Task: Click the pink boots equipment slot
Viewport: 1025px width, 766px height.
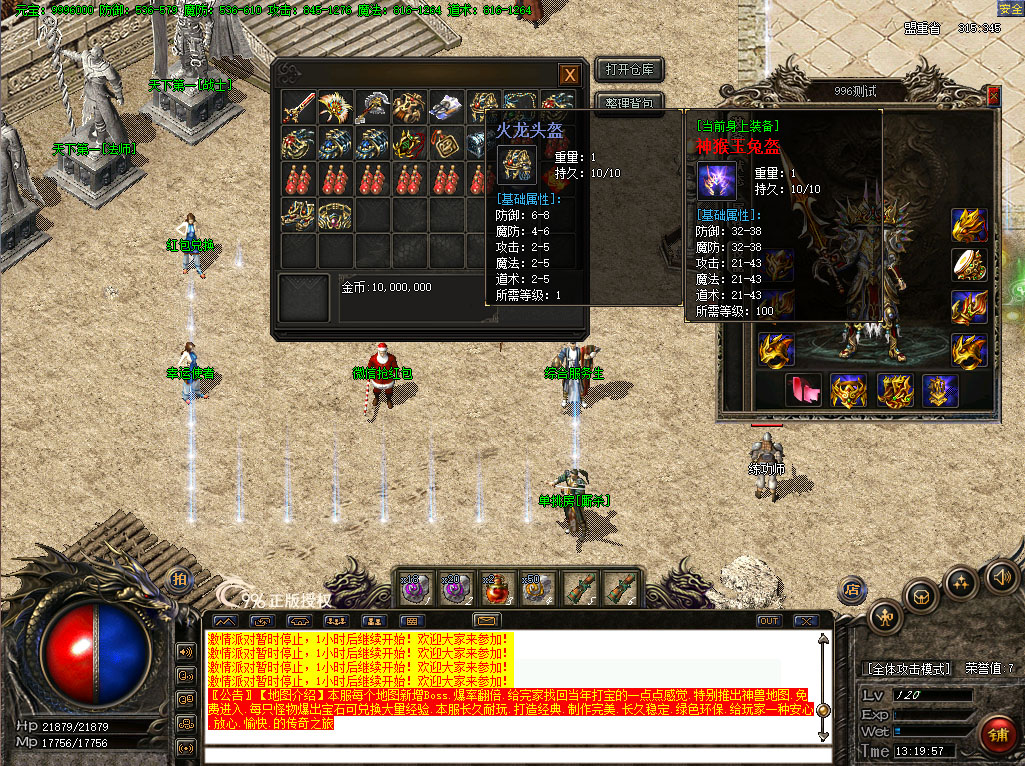Action: [803, 390]
